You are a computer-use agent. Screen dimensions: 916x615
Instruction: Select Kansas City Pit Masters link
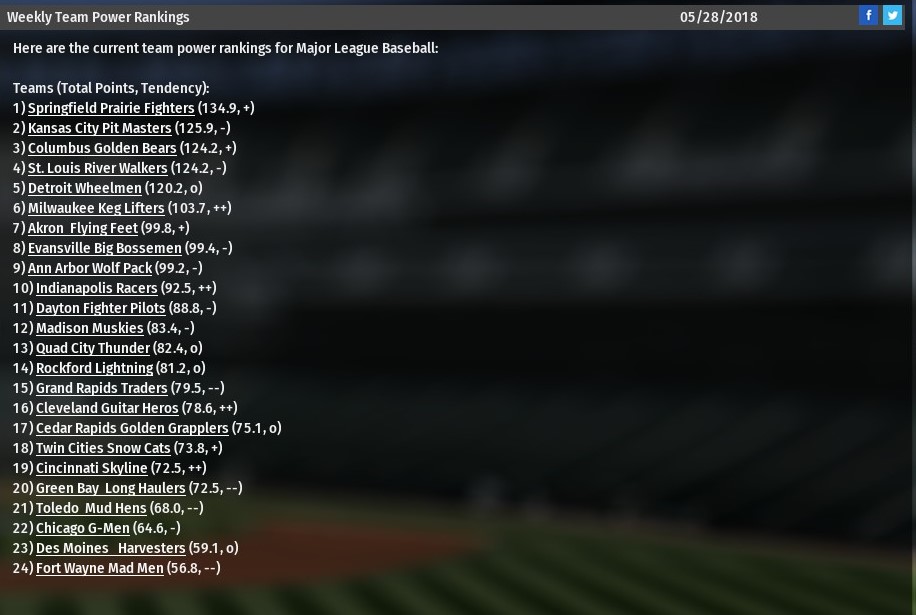tap(99, 128)
